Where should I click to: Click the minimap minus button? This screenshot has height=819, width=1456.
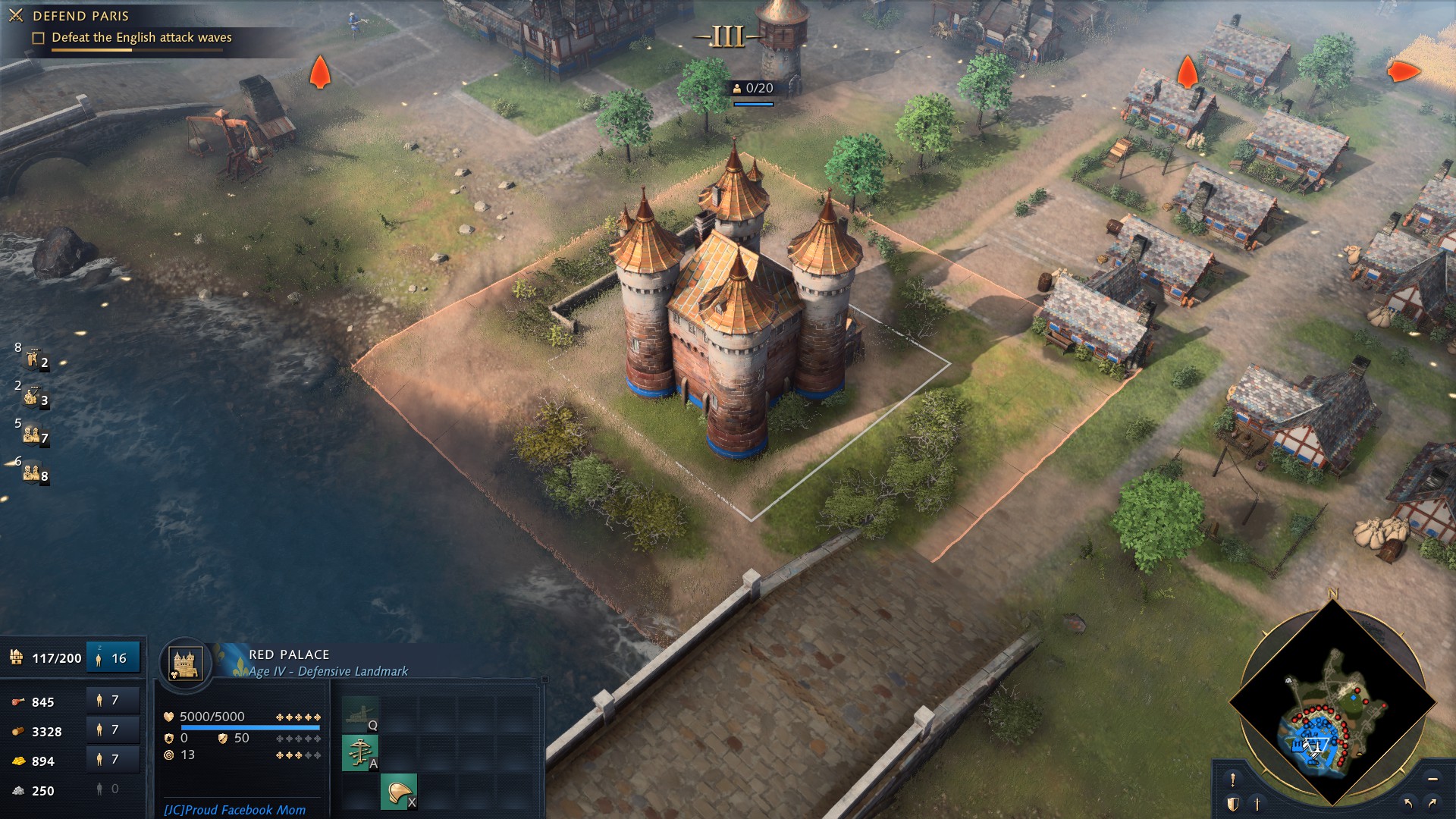tap(1432, 780)
